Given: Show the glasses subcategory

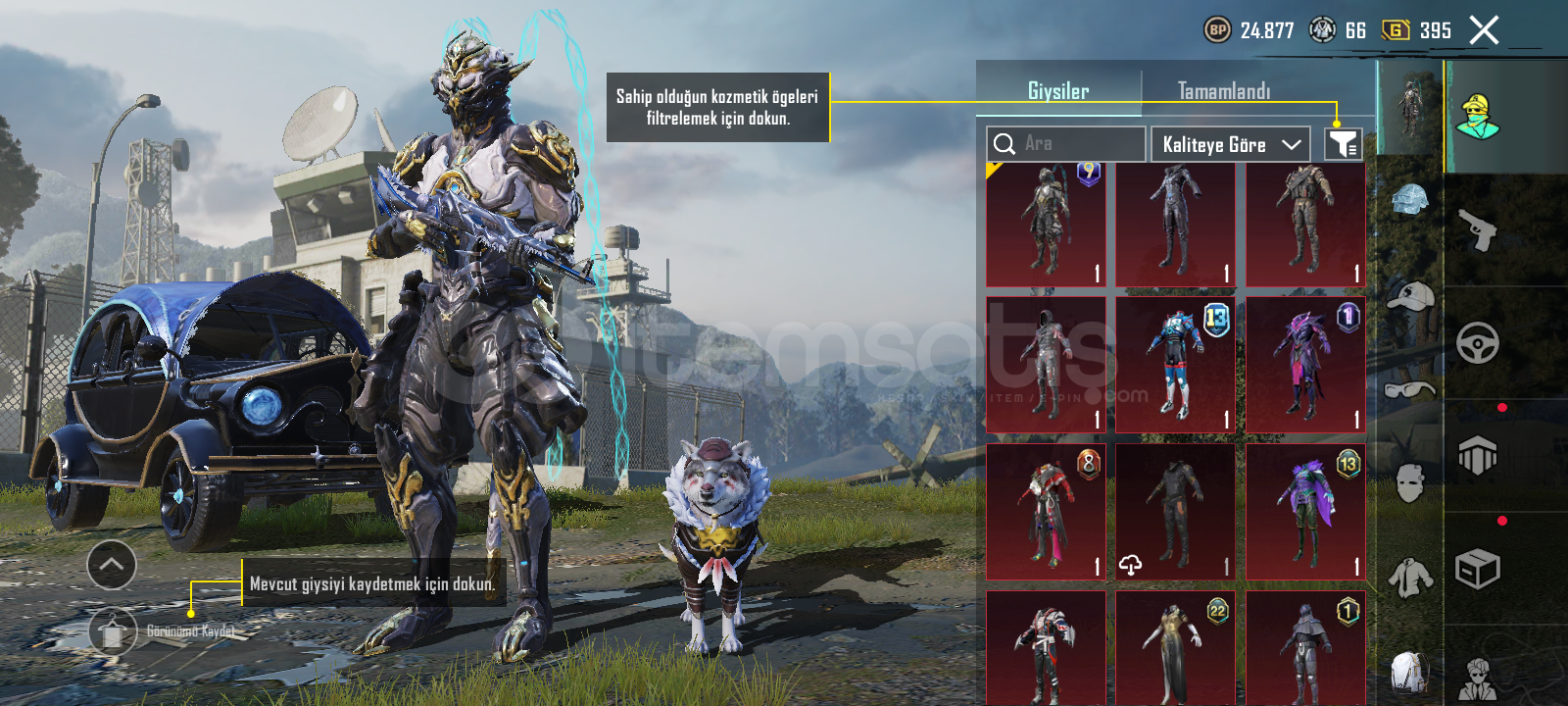Looking at the screenshot, I should (x=1409, y=390).
